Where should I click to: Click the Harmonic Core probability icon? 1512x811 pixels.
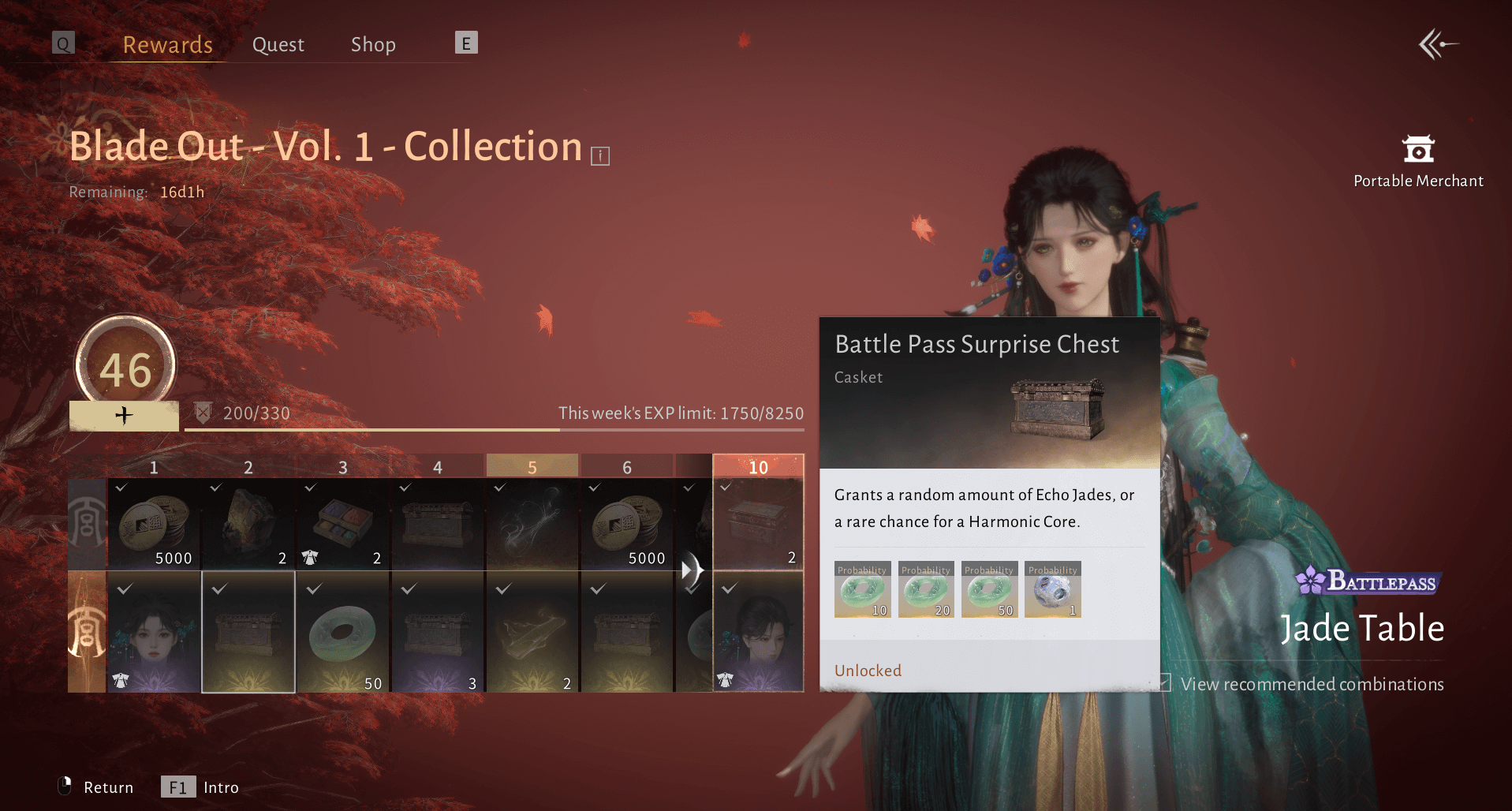pyautogui.click(x=1052, y=590)
